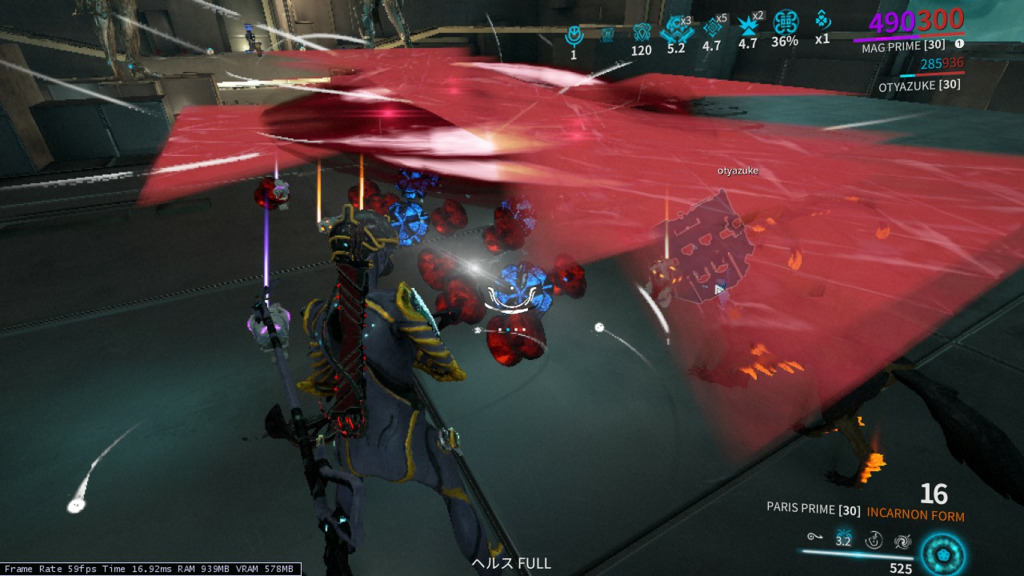This screenshot has width=1024, height=576.
Task: Select the buff icon labeled x1
Action: (x=821, y=22)
